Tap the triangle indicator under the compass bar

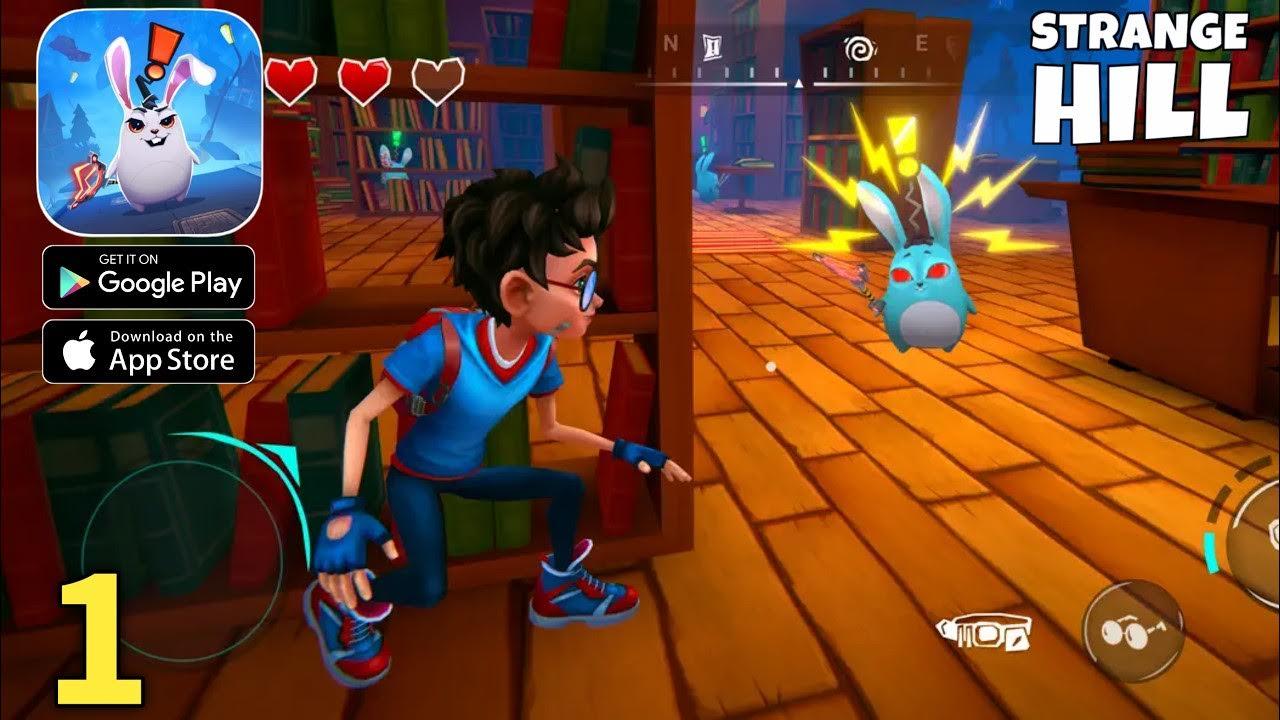798,84
